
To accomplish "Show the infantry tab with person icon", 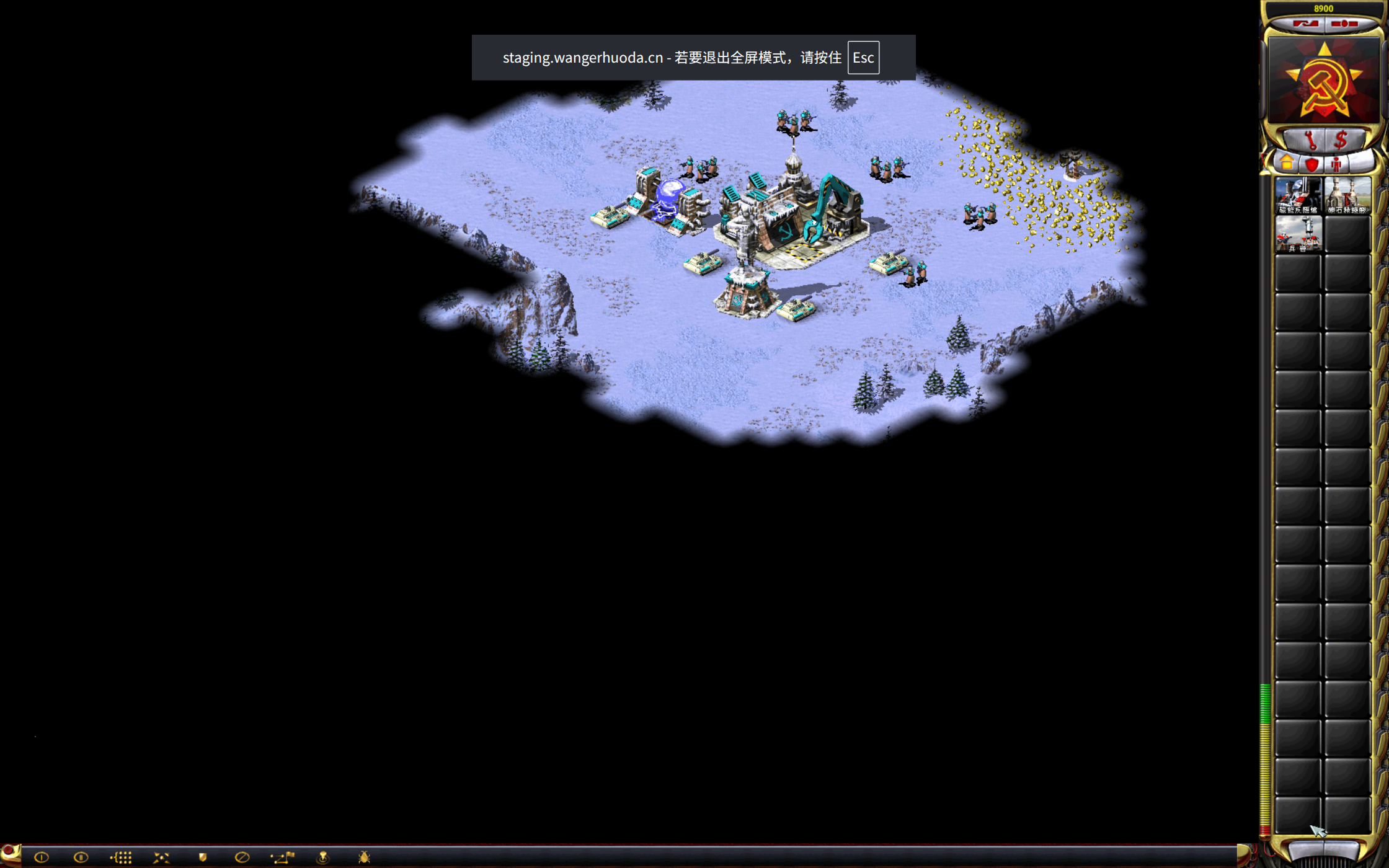I will coord(1336,164).
